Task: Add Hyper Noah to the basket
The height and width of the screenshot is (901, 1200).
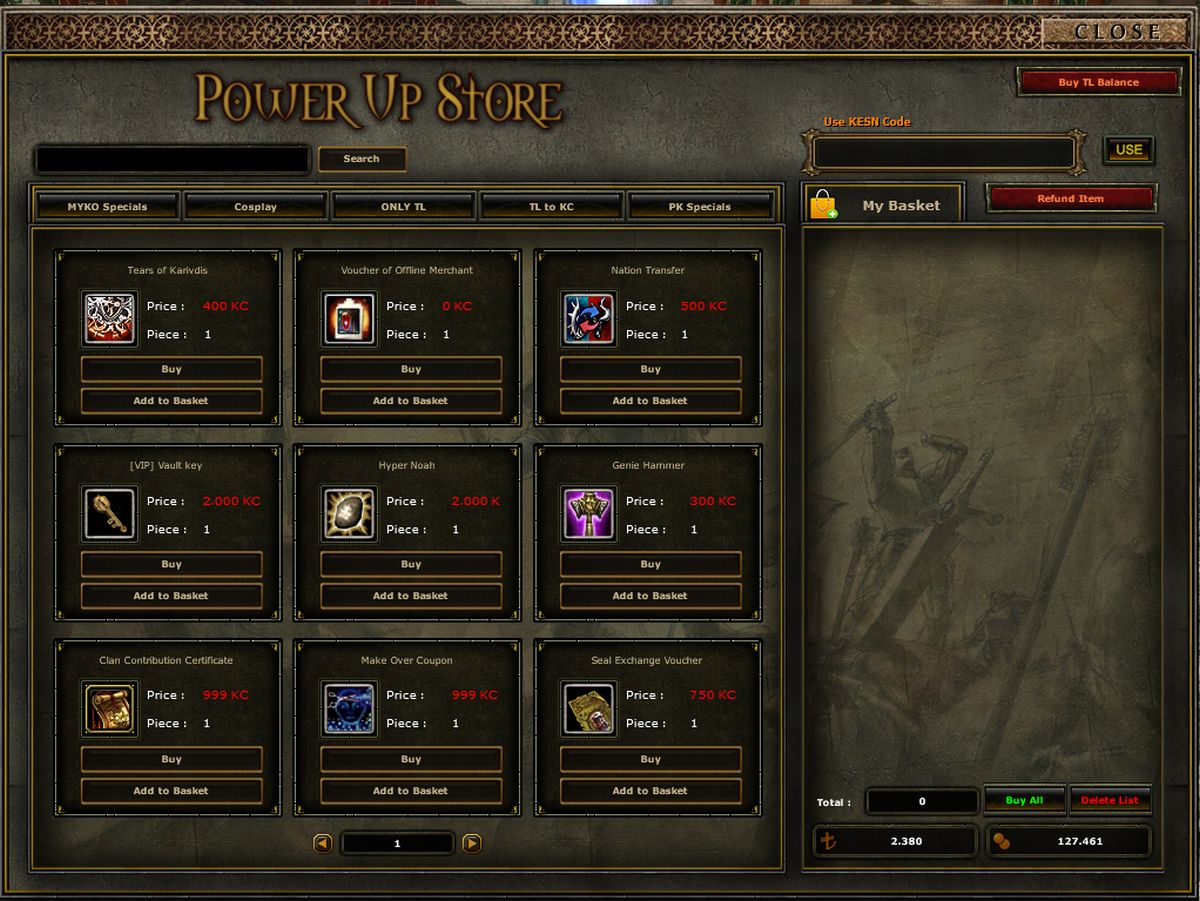Action: tap(410, 596)
